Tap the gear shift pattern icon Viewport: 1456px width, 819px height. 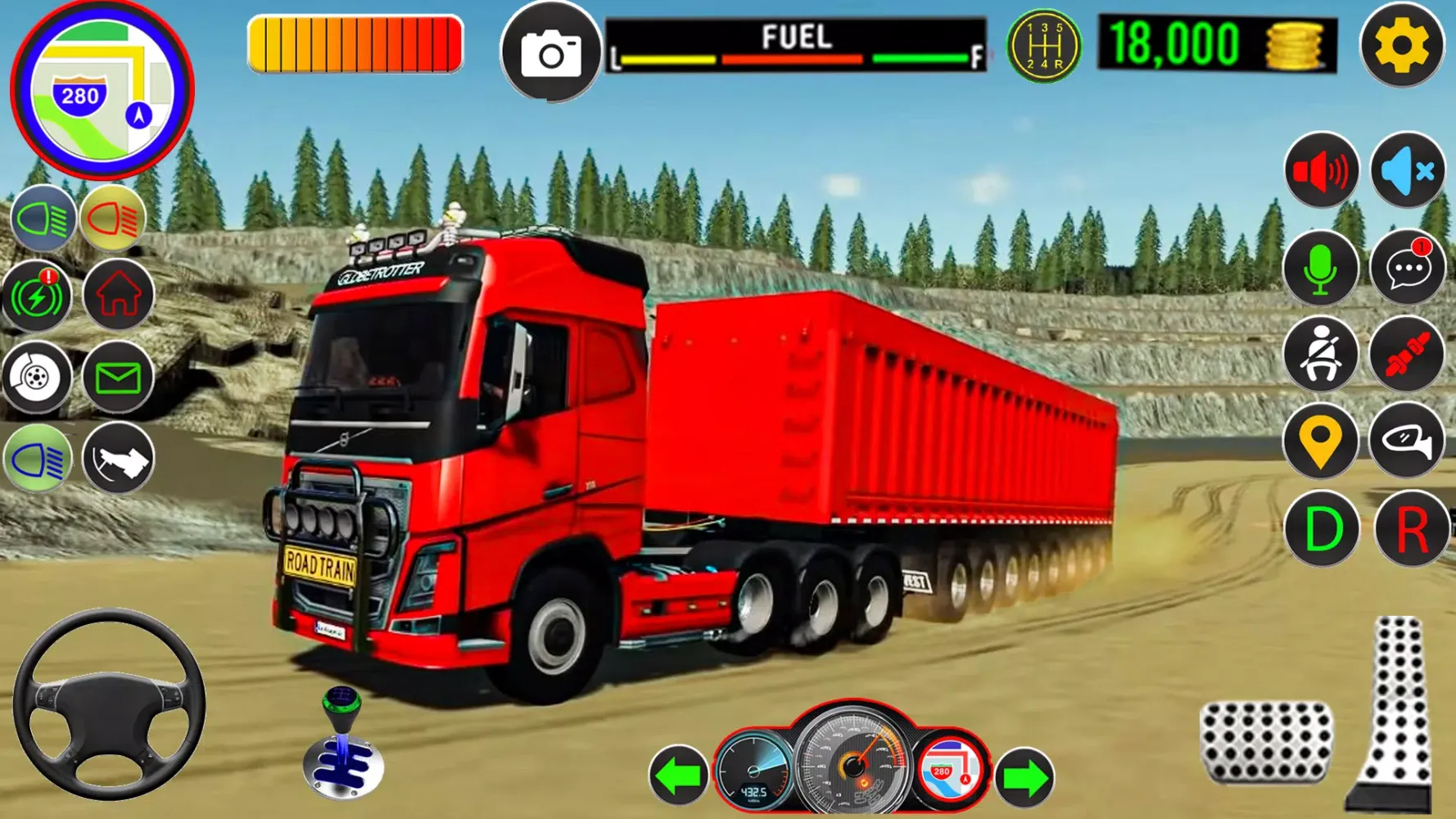[x=1043, y=47]
